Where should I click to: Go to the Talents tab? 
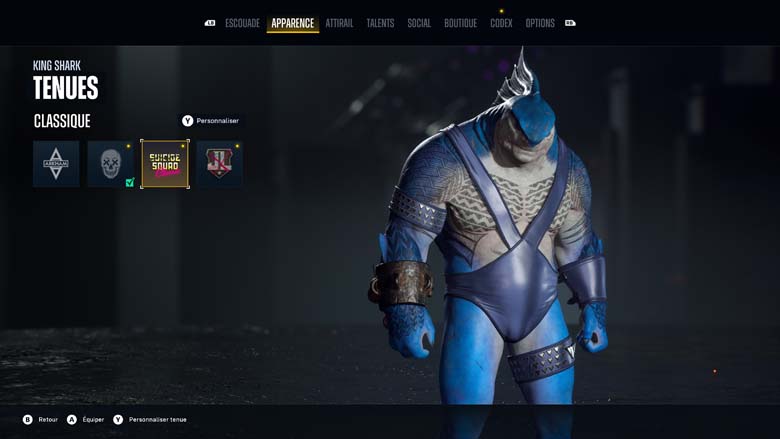[x=380, y=23]
